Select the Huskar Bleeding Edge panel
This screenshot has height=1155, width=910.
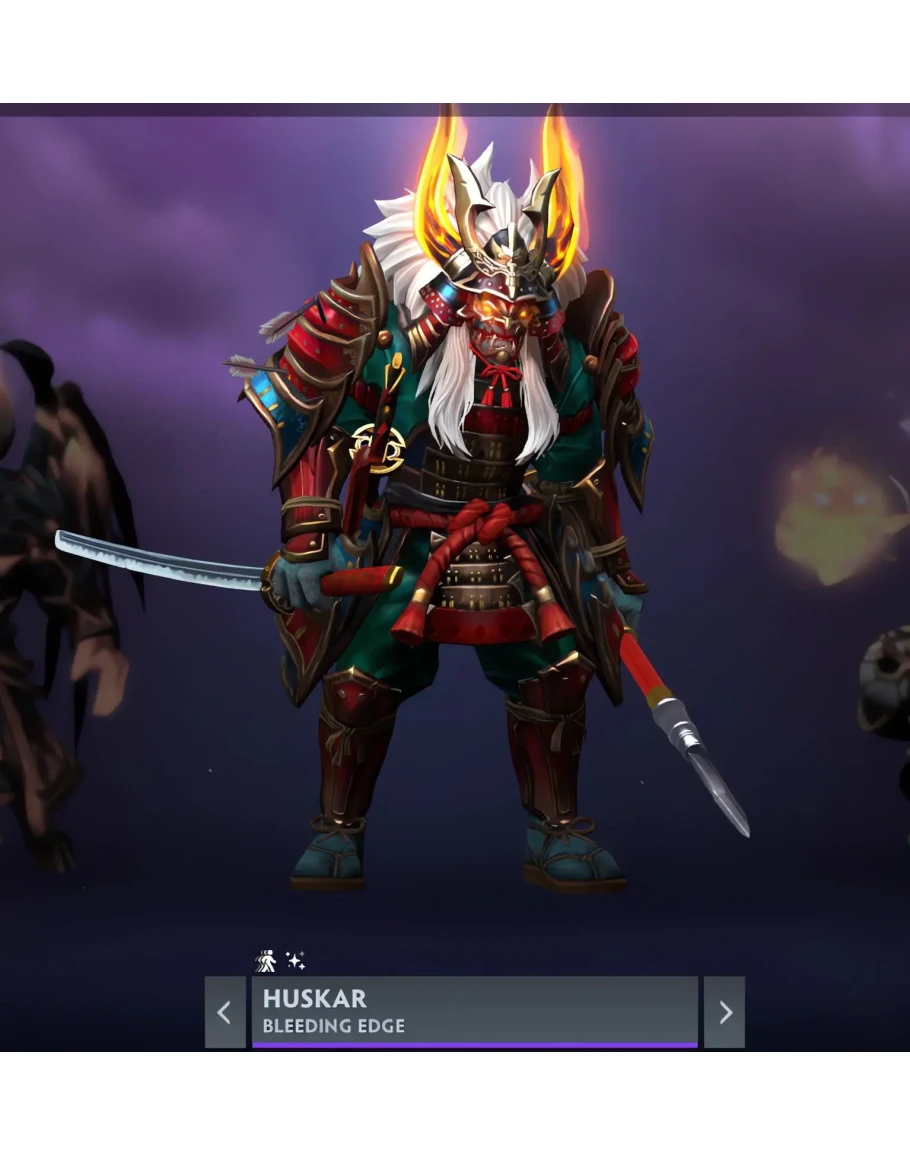point(474,1011)
